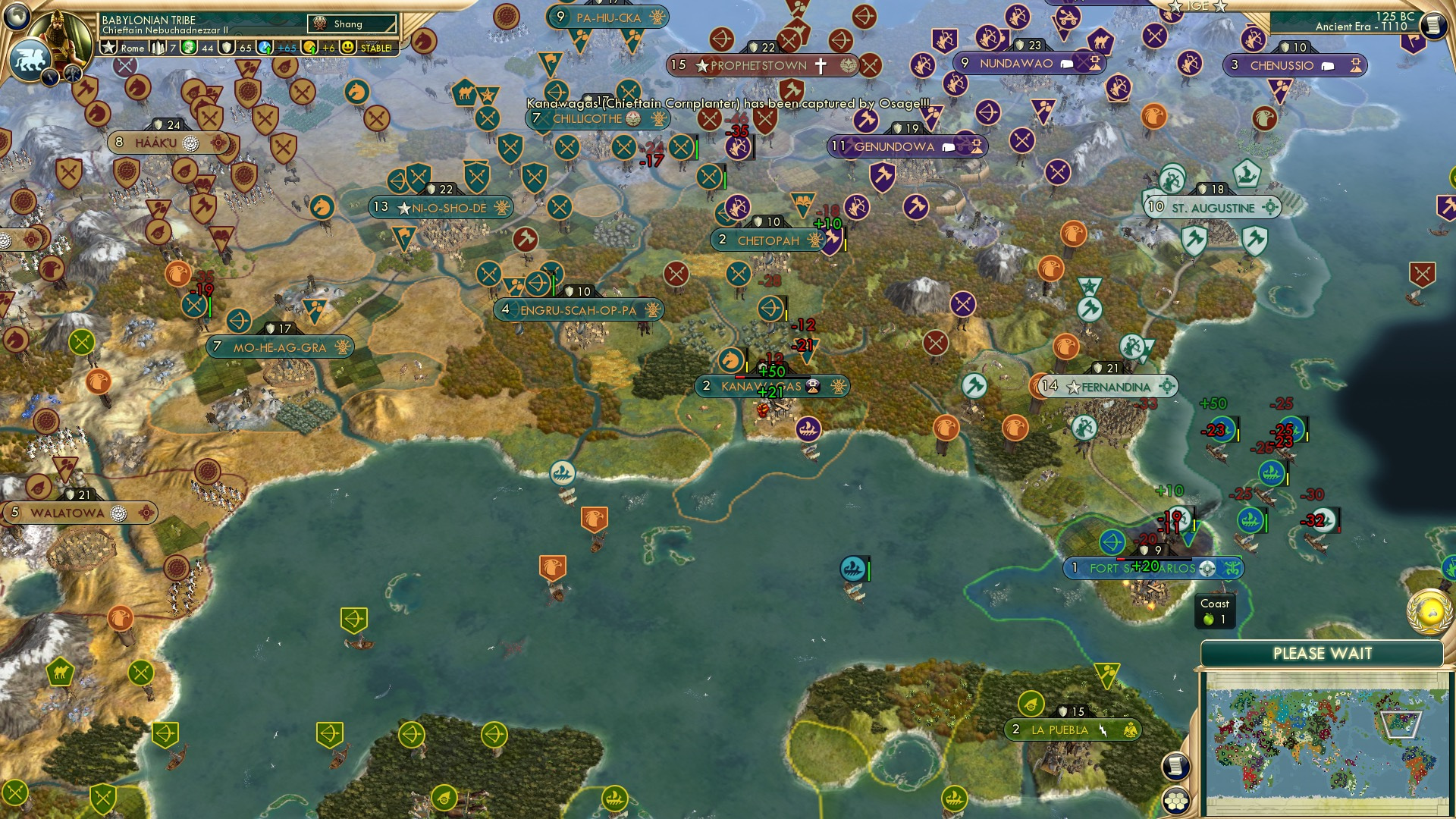The height and width of the screenshot is (819, 1456).
Task: Open the World Congress golden globe medallion
Action: 1429,613
